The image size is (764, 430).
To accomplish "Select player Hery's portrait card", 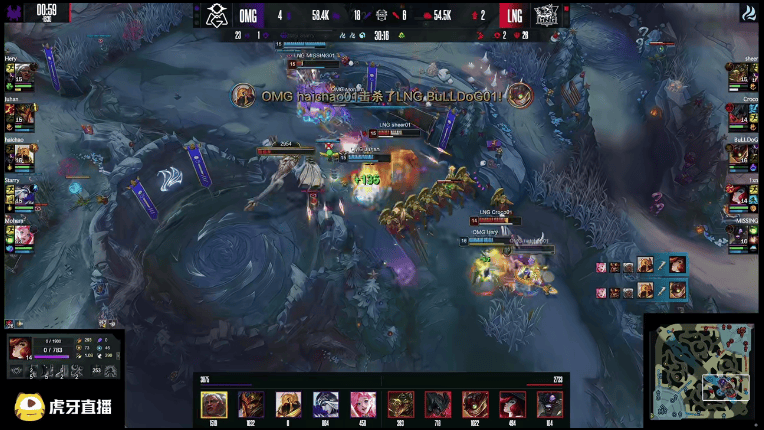I will click(x=16, y=74).
